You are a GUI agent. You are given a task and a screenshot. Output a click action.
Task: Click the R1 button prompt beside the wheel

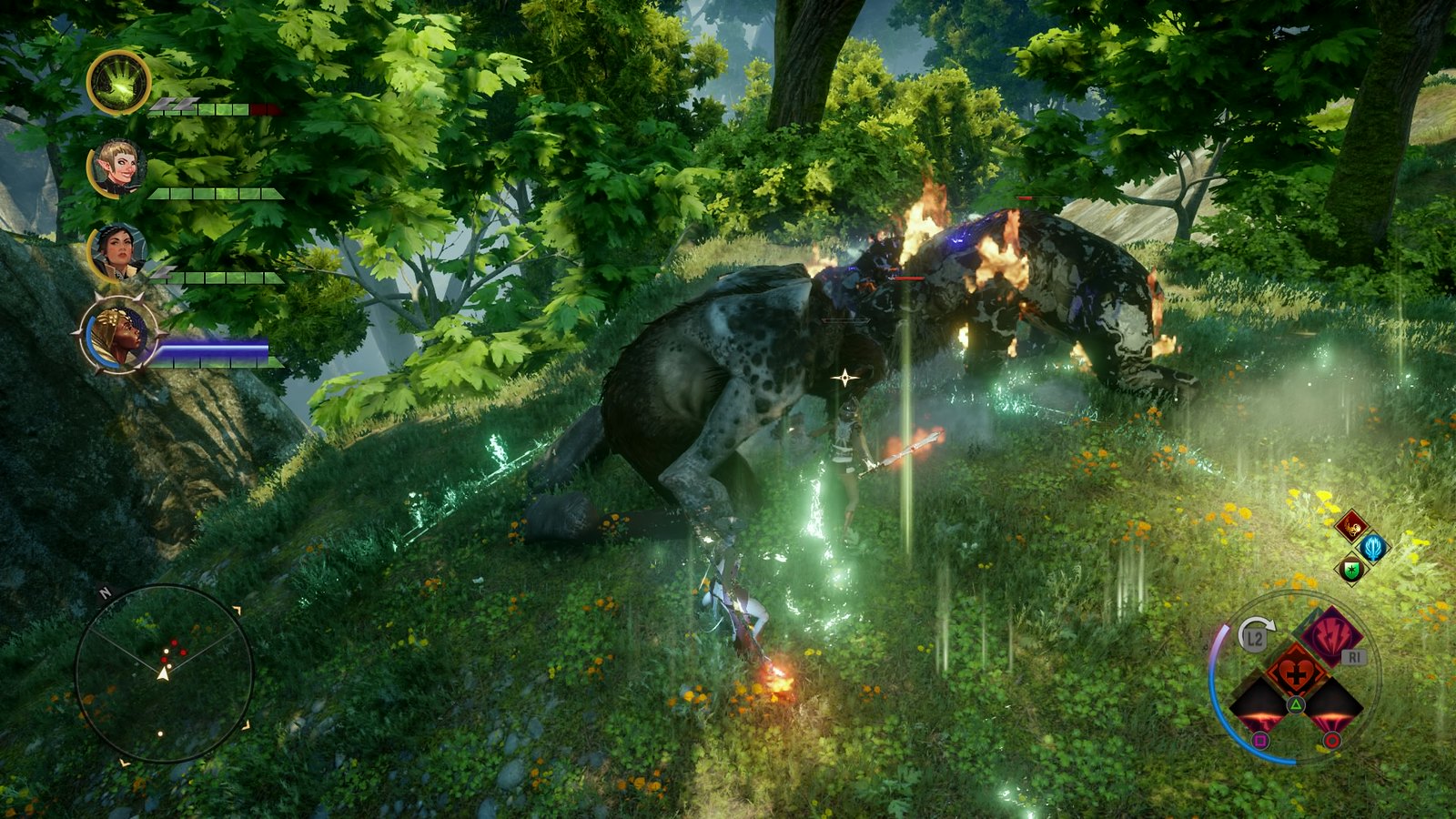(x=1353, y=656)
